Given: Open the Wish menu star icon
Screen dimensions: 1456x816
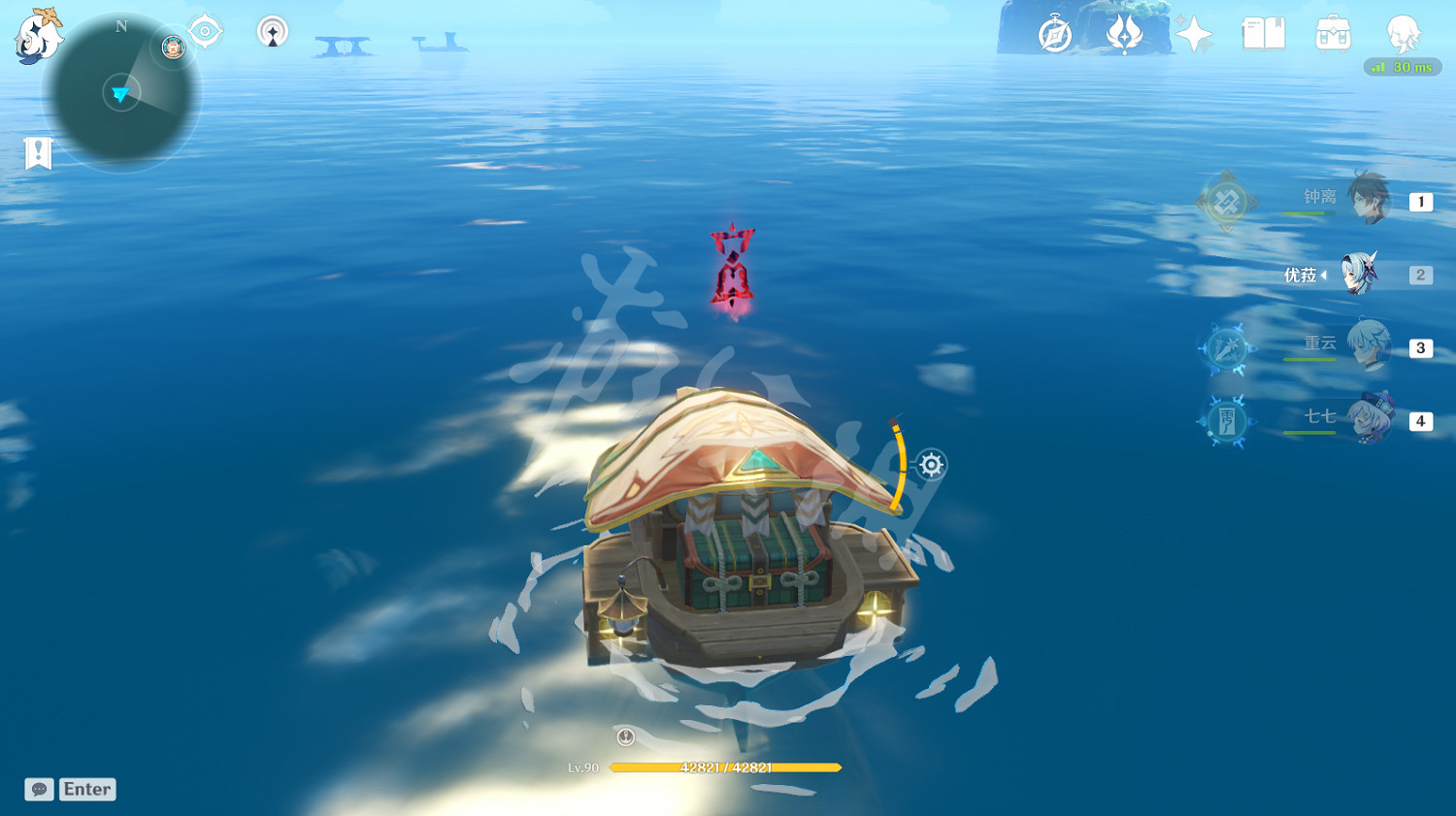Looking at the screenshot, I should click(1192, 32).
